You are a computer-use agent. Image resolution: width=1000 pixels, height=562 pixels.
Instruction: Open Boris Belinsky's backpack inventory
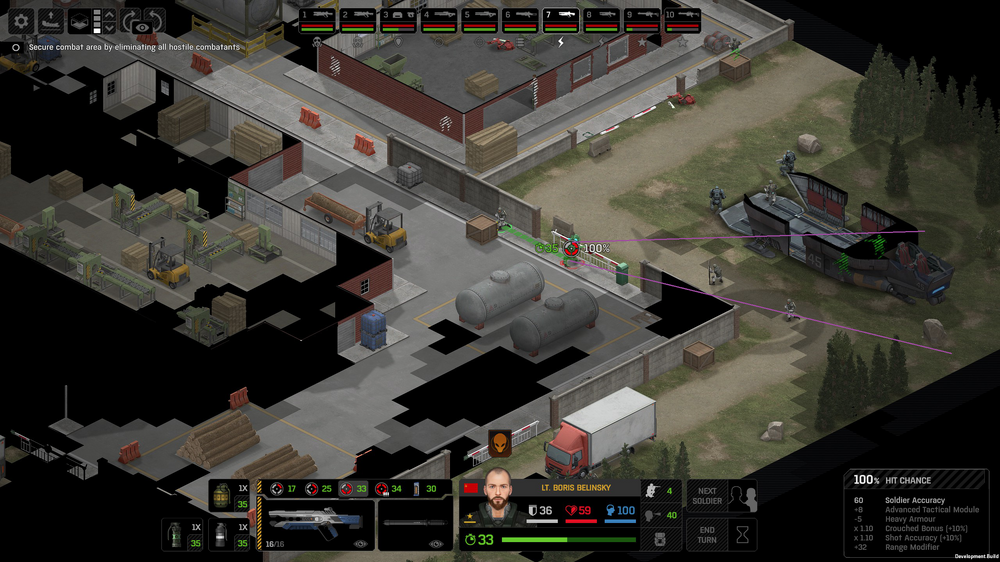point(659,540)
